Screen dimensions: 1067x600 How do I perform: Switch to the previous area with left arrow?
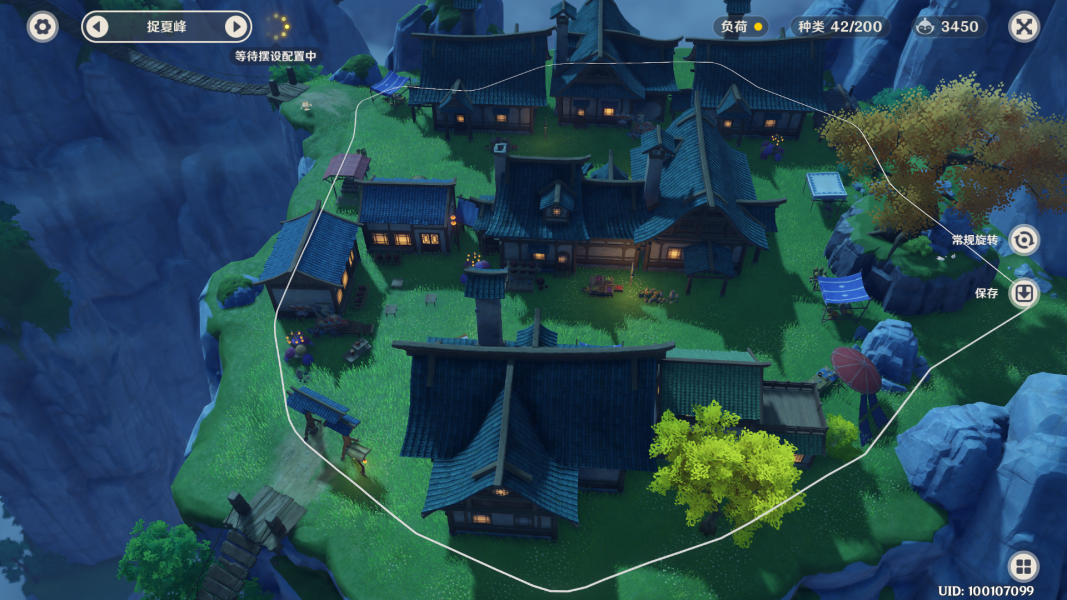click(x=97, y=27)
